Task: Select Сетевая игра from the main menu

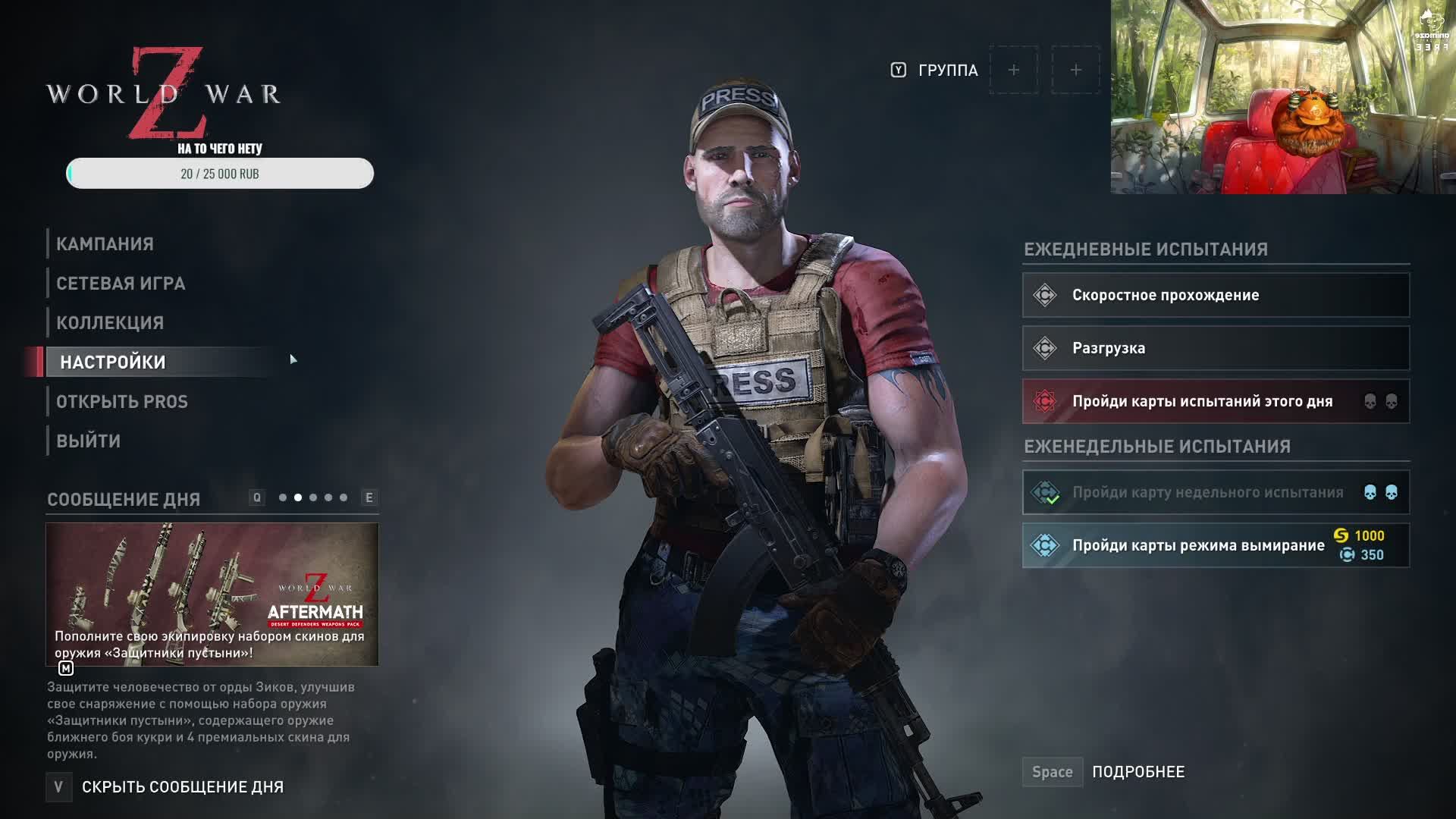Action: [x=121, y=284]
